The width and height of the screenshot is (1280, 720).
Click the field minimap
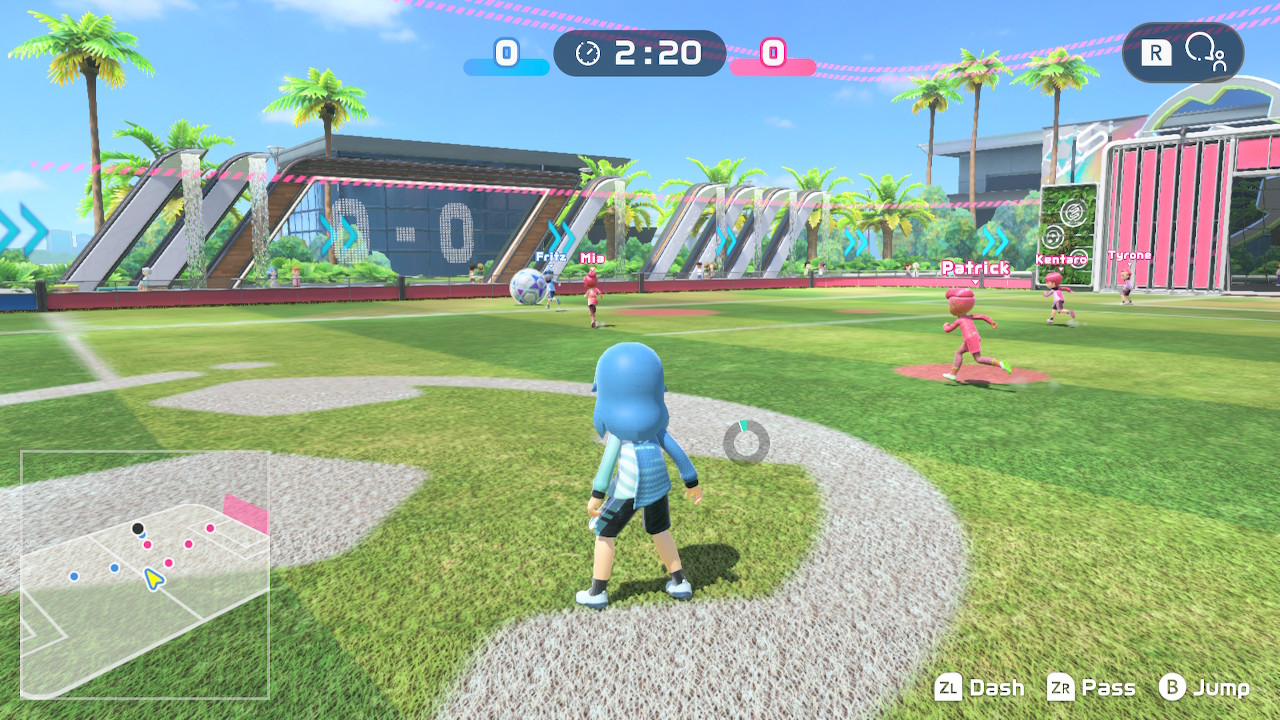145,574
